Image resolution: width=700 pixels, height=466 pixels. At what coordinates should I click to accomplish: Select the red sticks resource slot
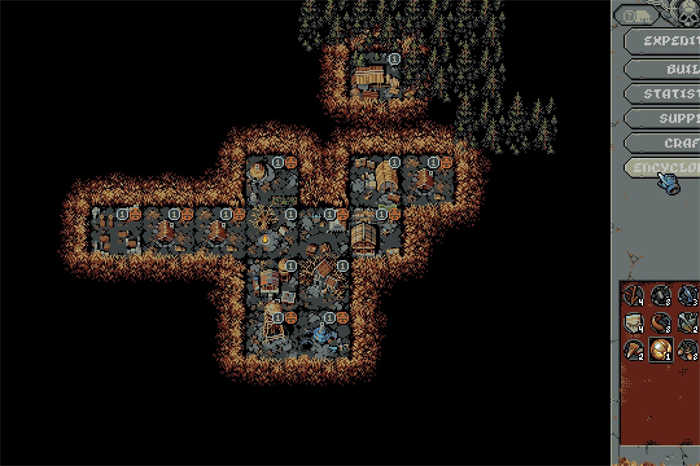pyautogui.click(x=633, y=294)
